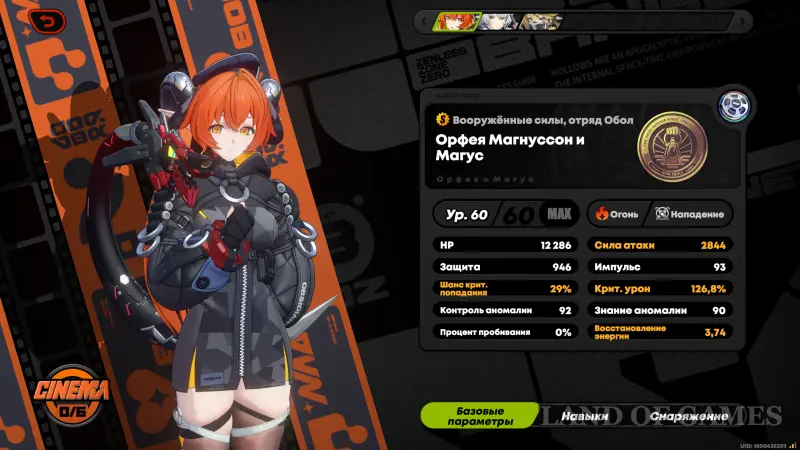The width and height of the screenshot is (800, 450).
Task: Select the orange-haired agent portrait
Action: 457,20
